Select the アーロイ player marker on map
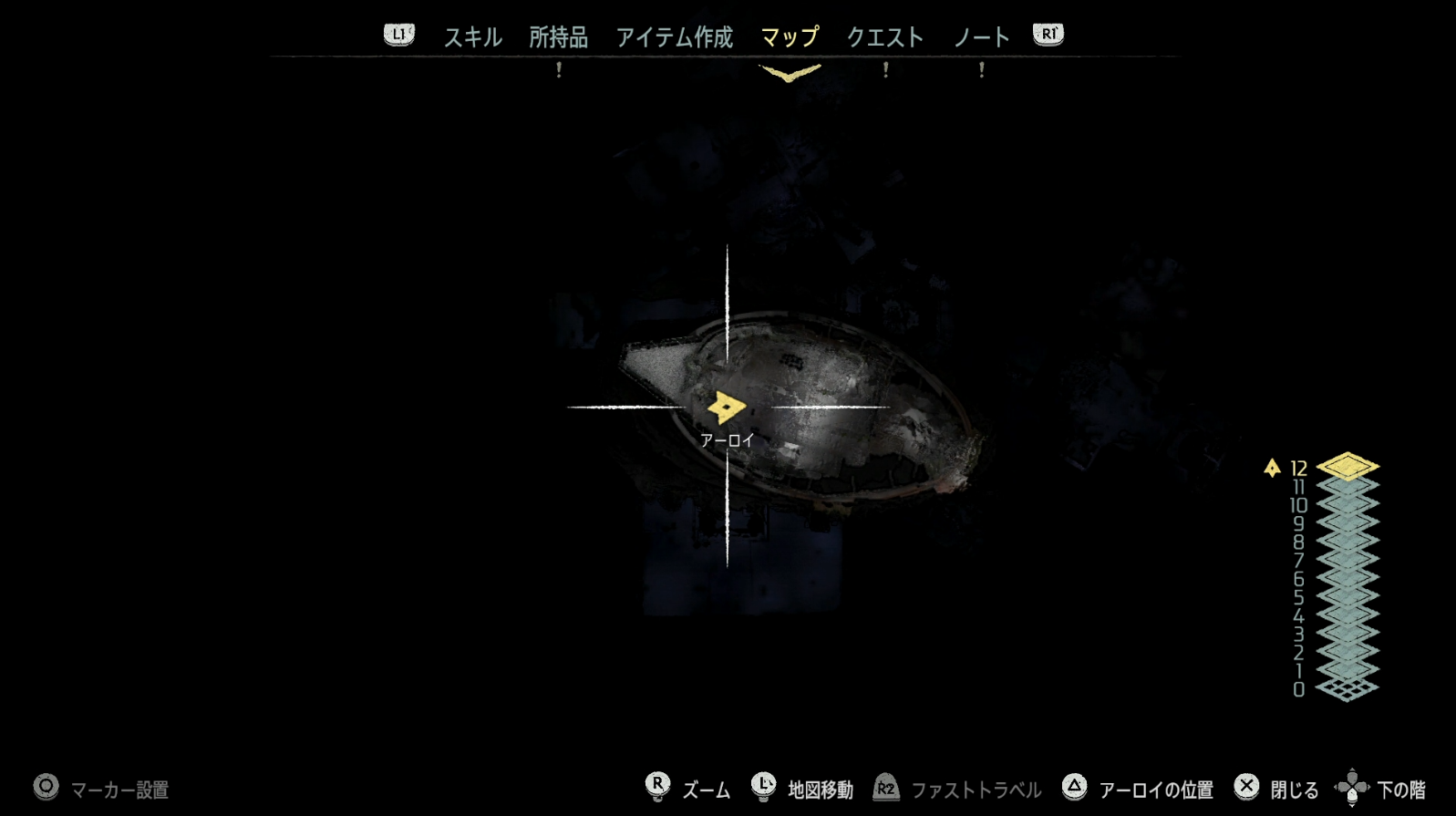This screenshot has height=816, width=1456. point(726,408)
